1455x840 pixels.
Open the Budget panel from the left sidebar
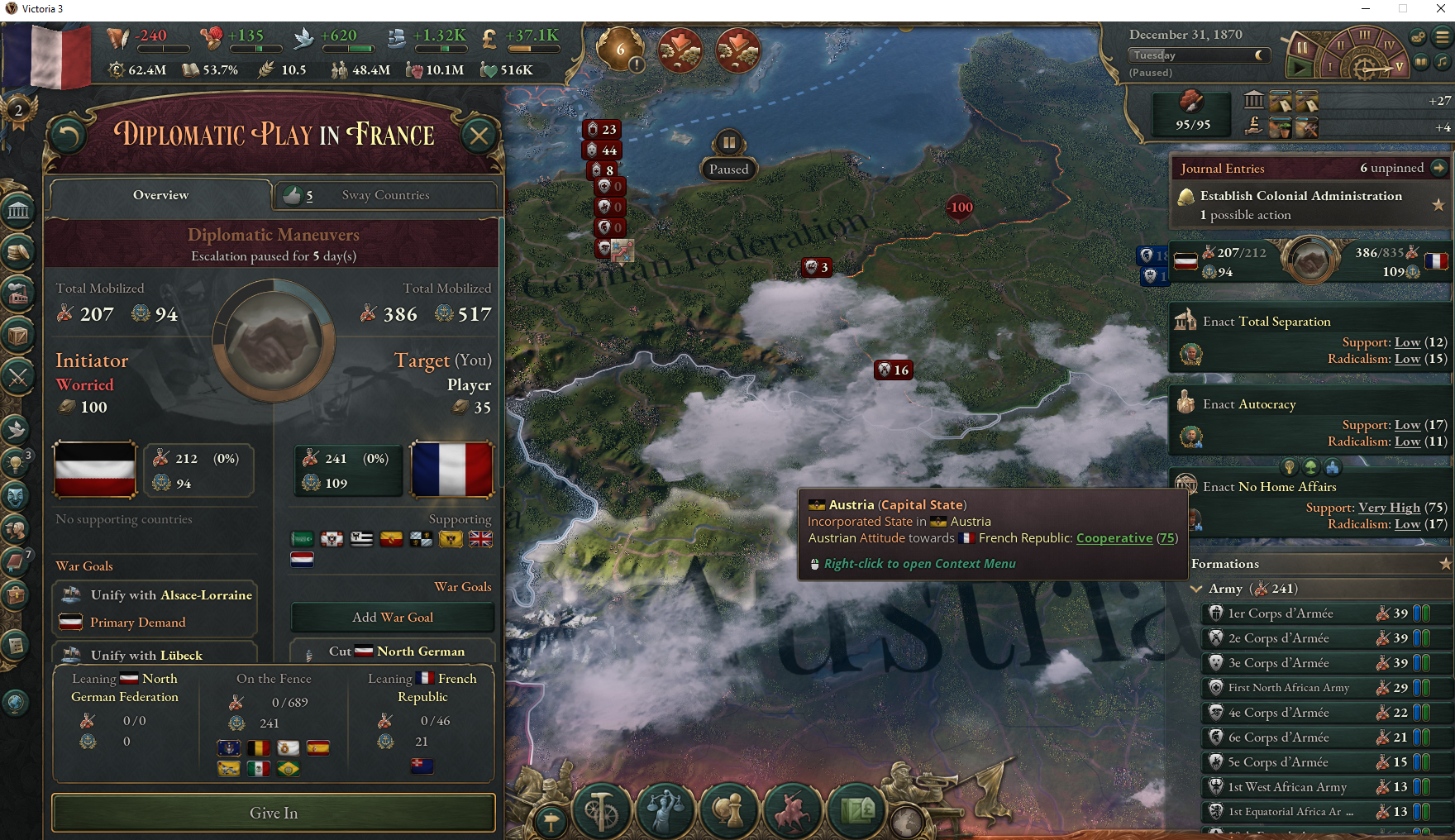click(18, 254)
